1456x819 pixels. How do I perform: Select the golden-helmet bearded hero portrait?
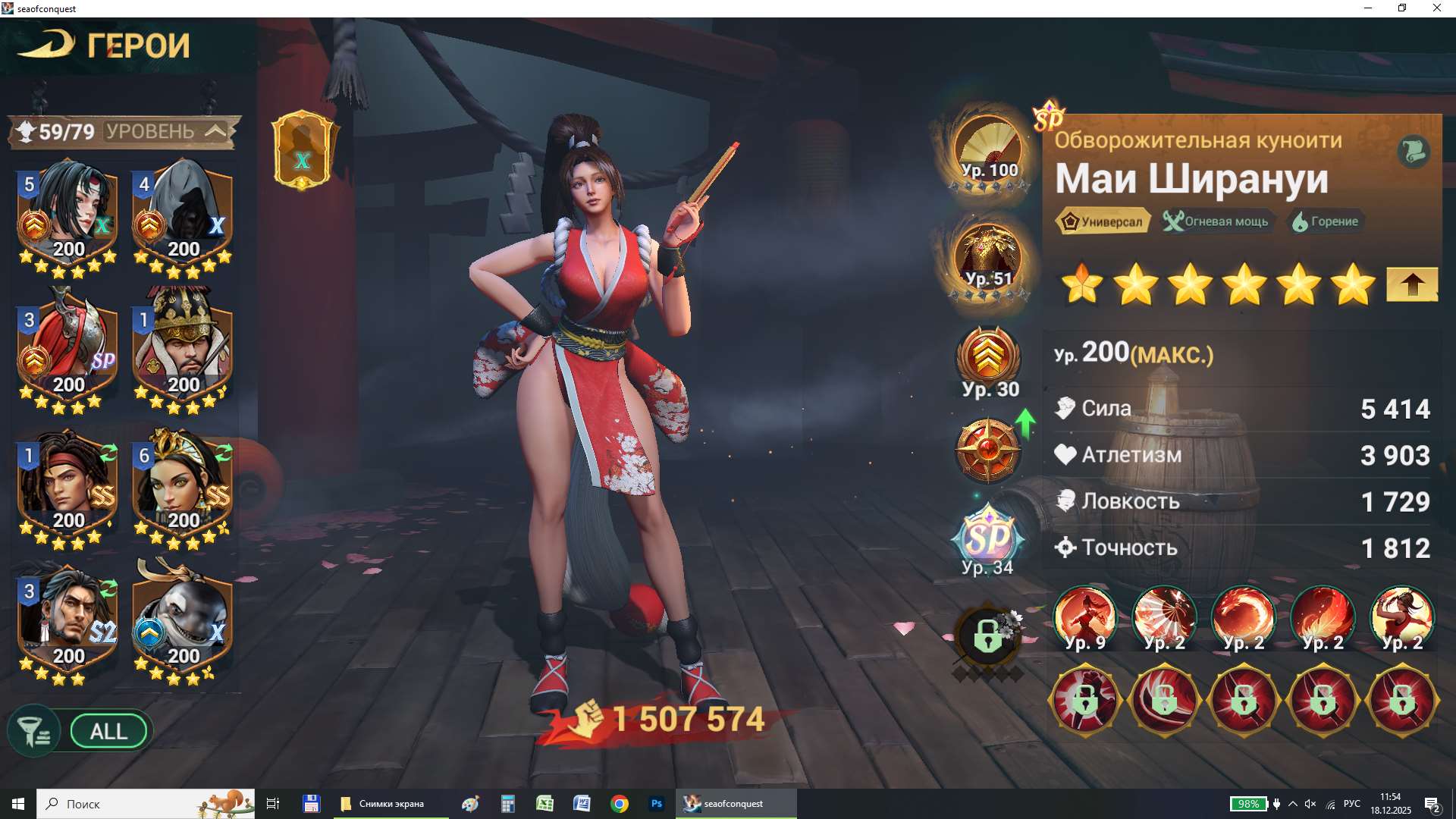[x=182, y=350]
